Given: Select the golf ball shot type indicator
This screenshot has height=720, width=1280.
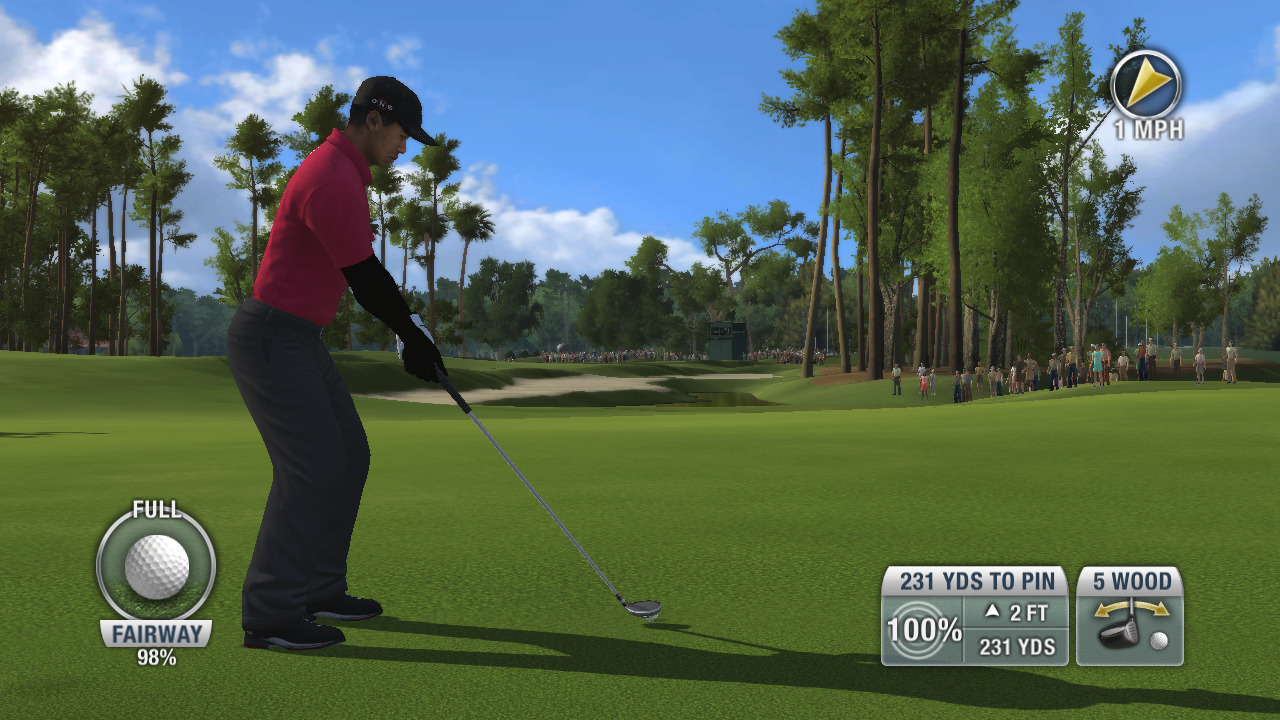Looking at the screenshot, I should [x=156, y=566].
